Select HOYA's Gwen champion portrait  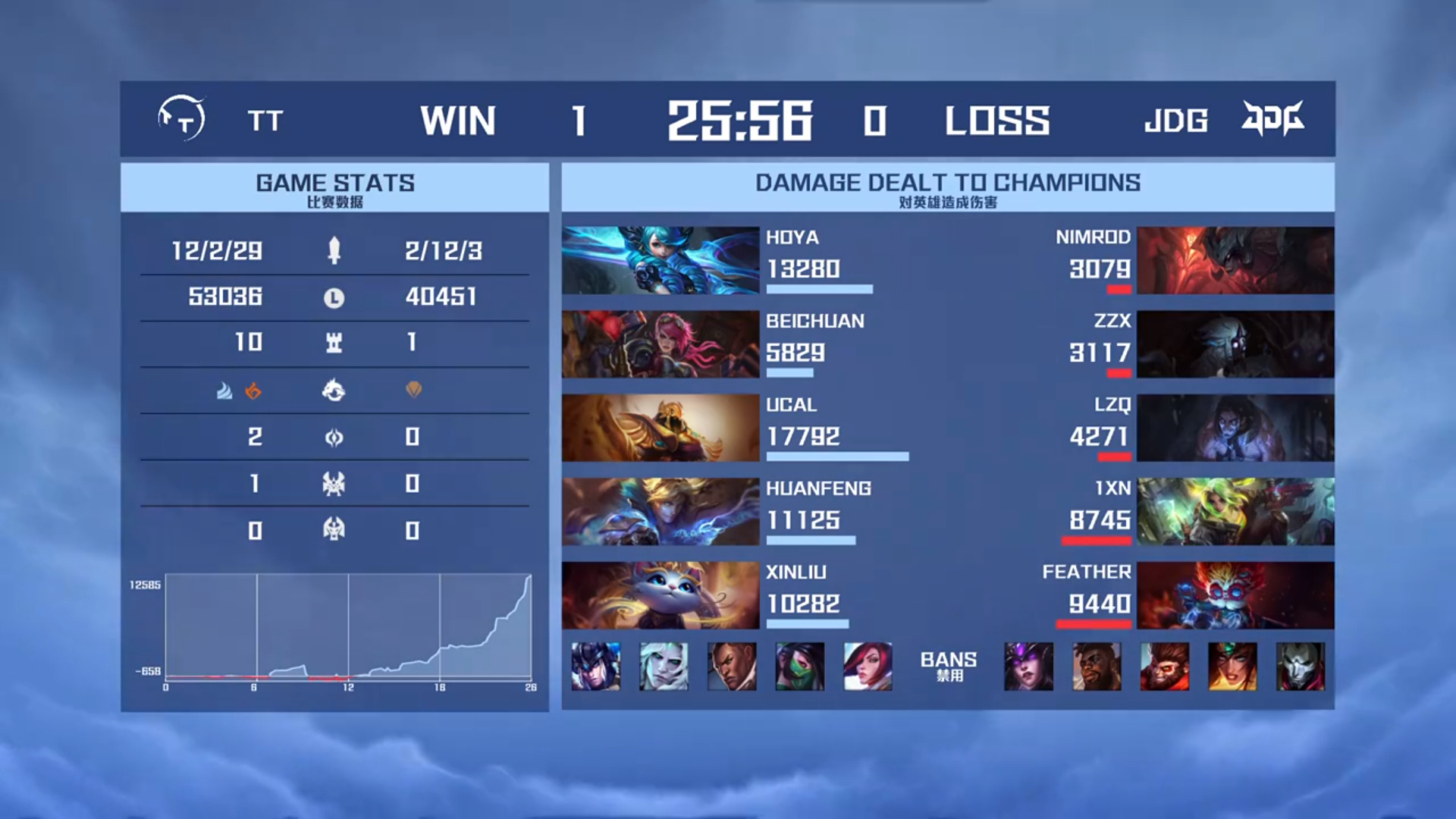[x=660, y=260]
